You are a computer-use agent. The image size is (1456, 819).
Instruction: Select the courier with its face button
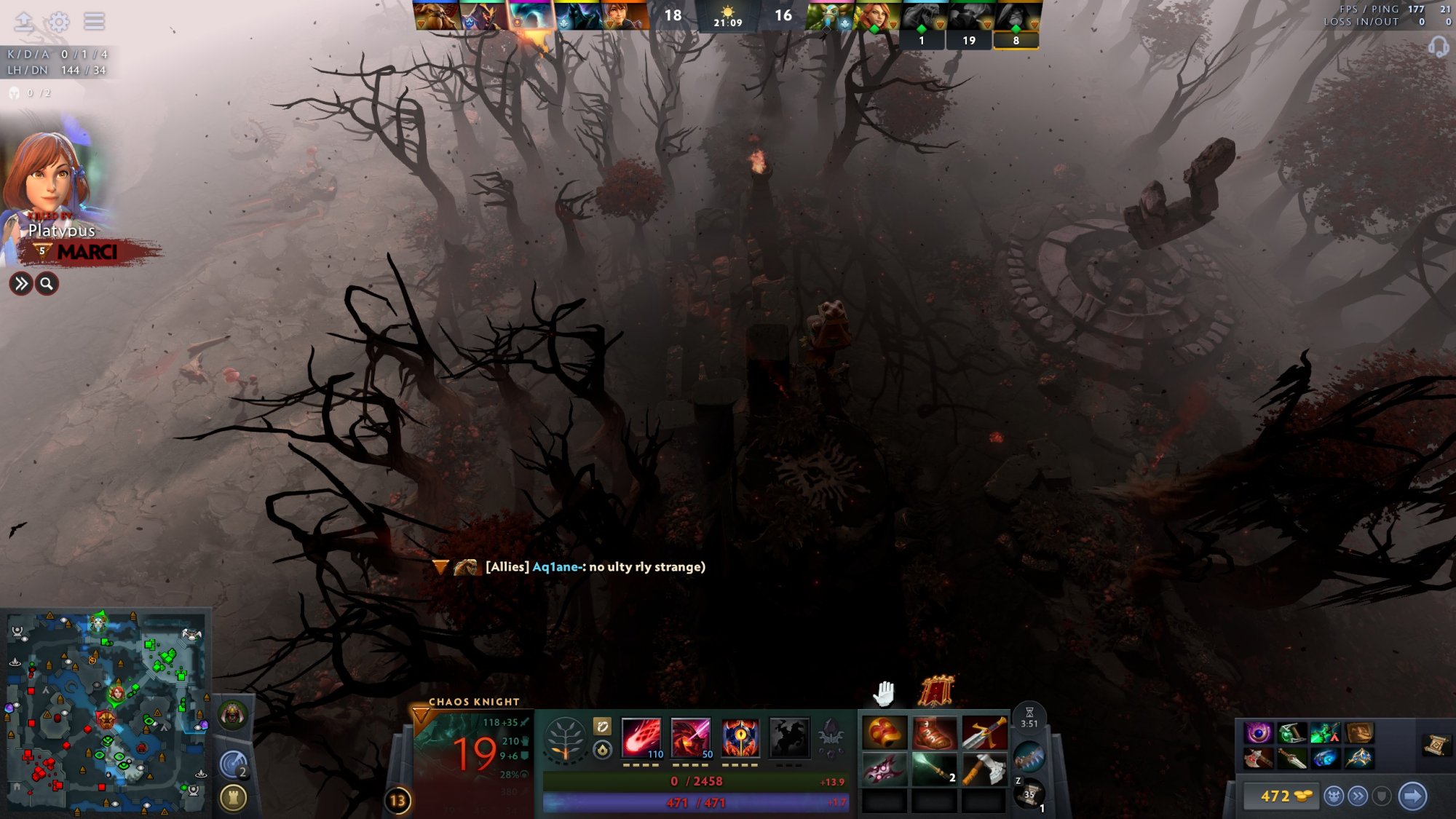(1334, 796)
